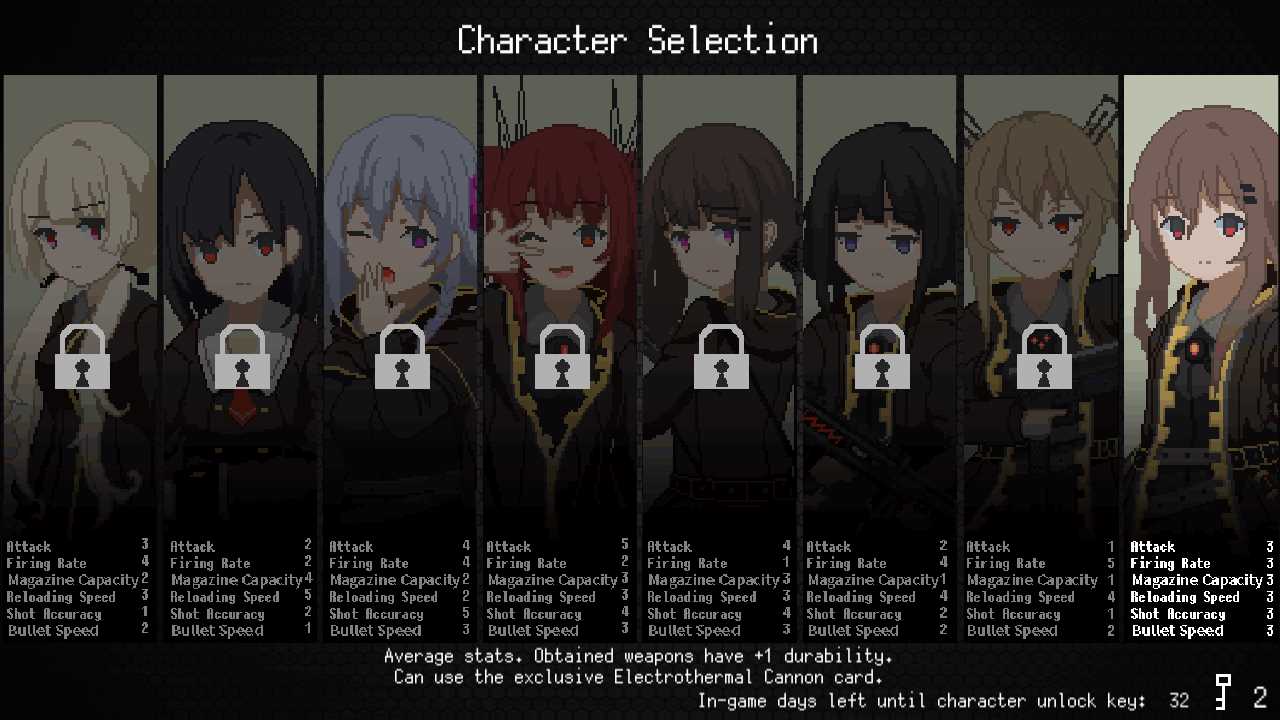1280x720 pixels.
Task: Click the Reloading Speed stat of the unlocked character
Action: (1185, 597)
